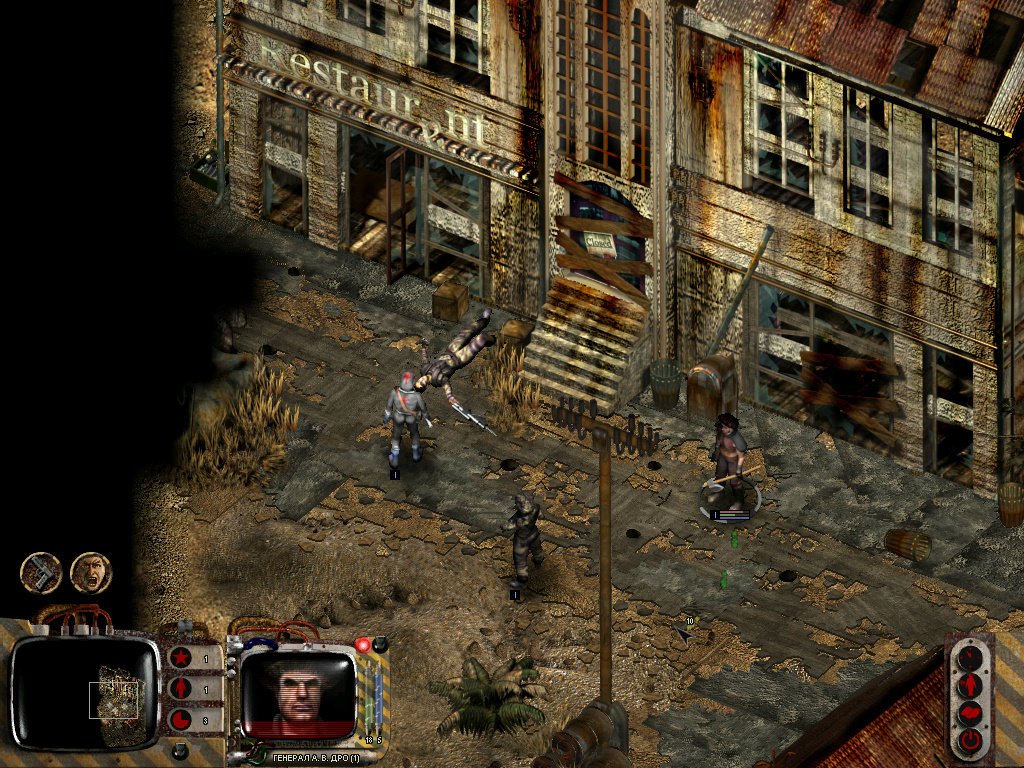Open the compass button on right panel
The image size is (1024, 768).
(968, 659)
